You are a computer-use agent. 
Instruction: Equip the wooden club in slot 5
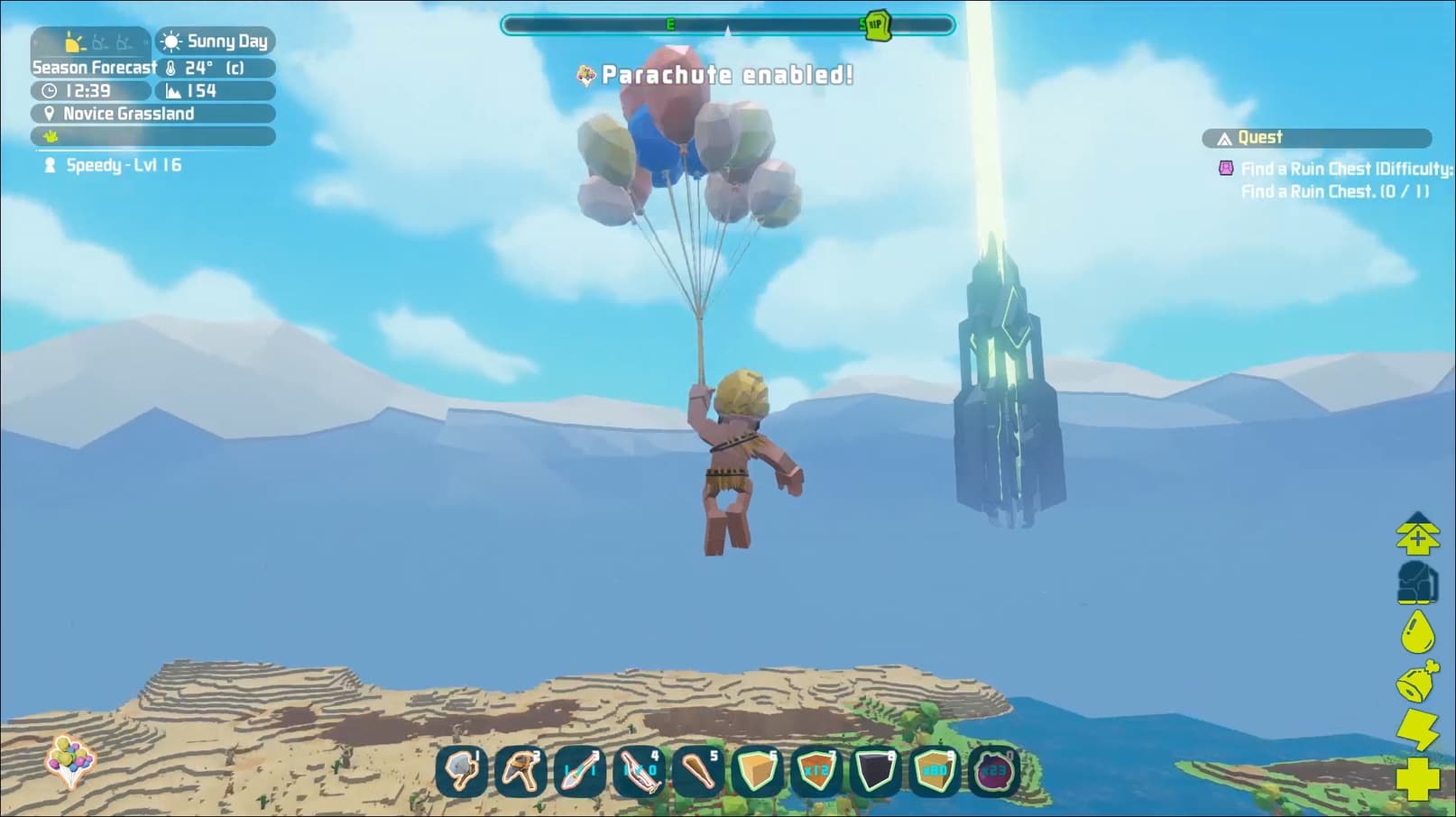point(697,771)
